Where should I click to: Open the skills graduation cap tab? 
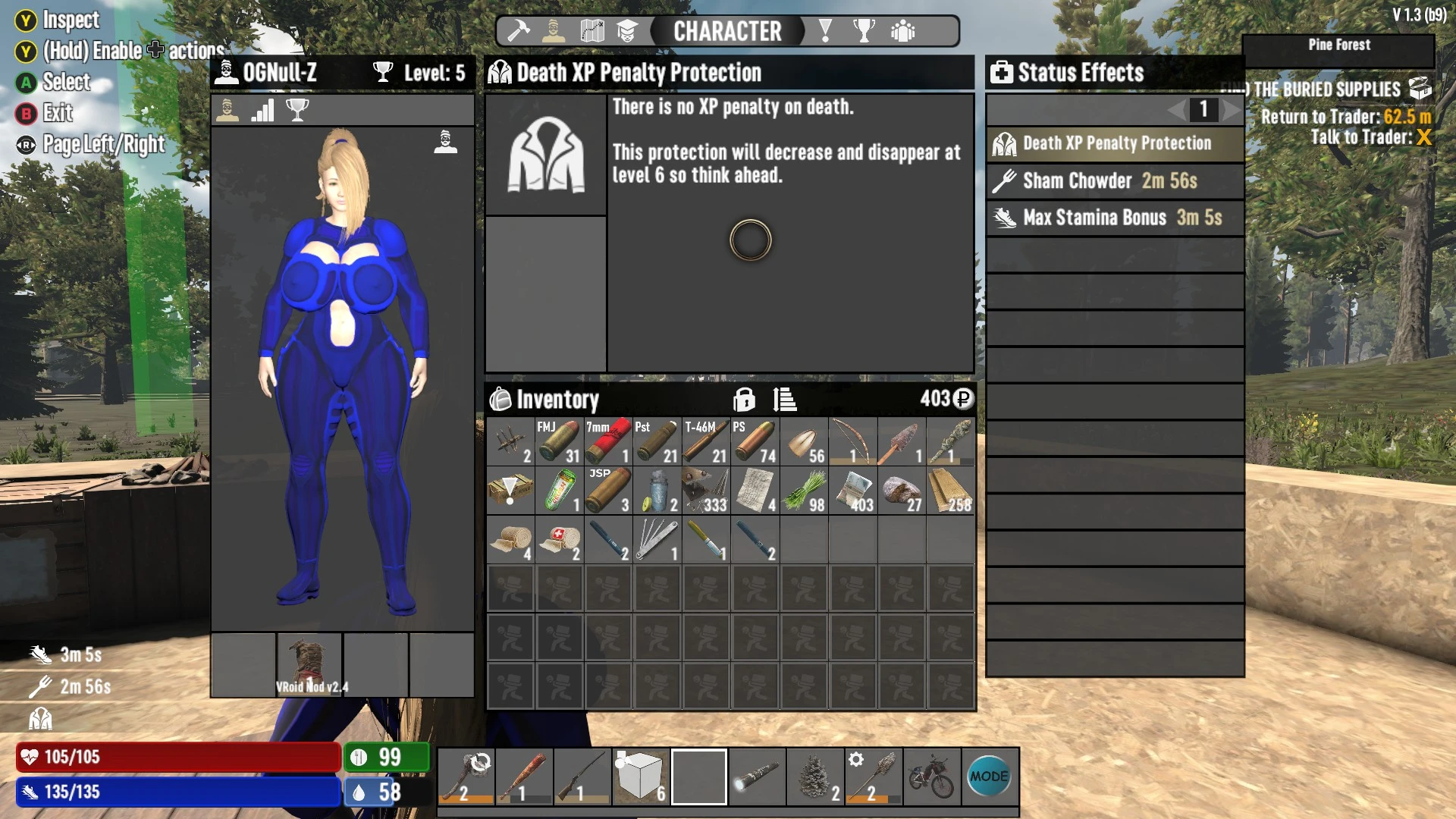coord(626,31)
